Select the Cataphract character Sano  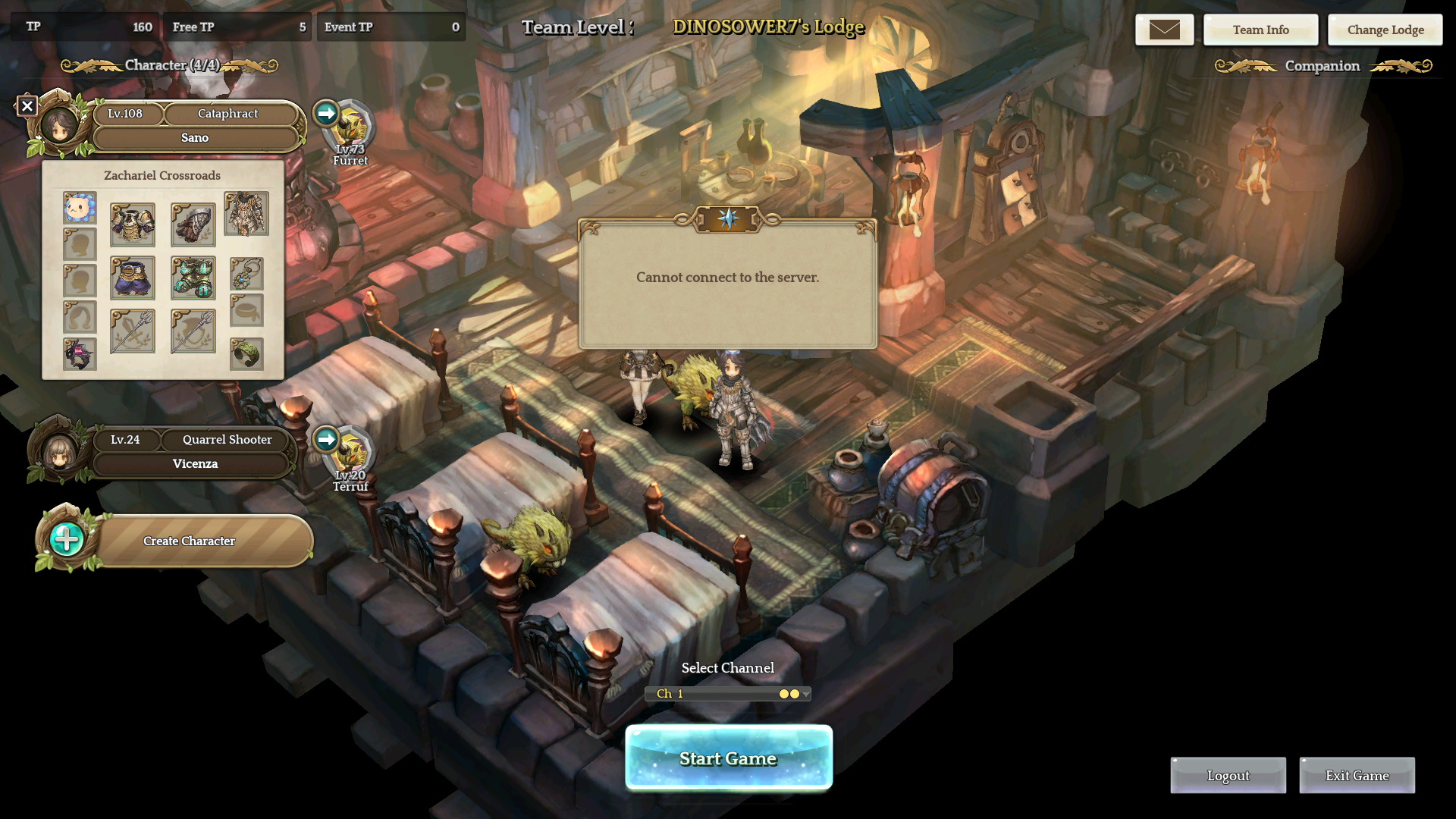pos(195,137)
